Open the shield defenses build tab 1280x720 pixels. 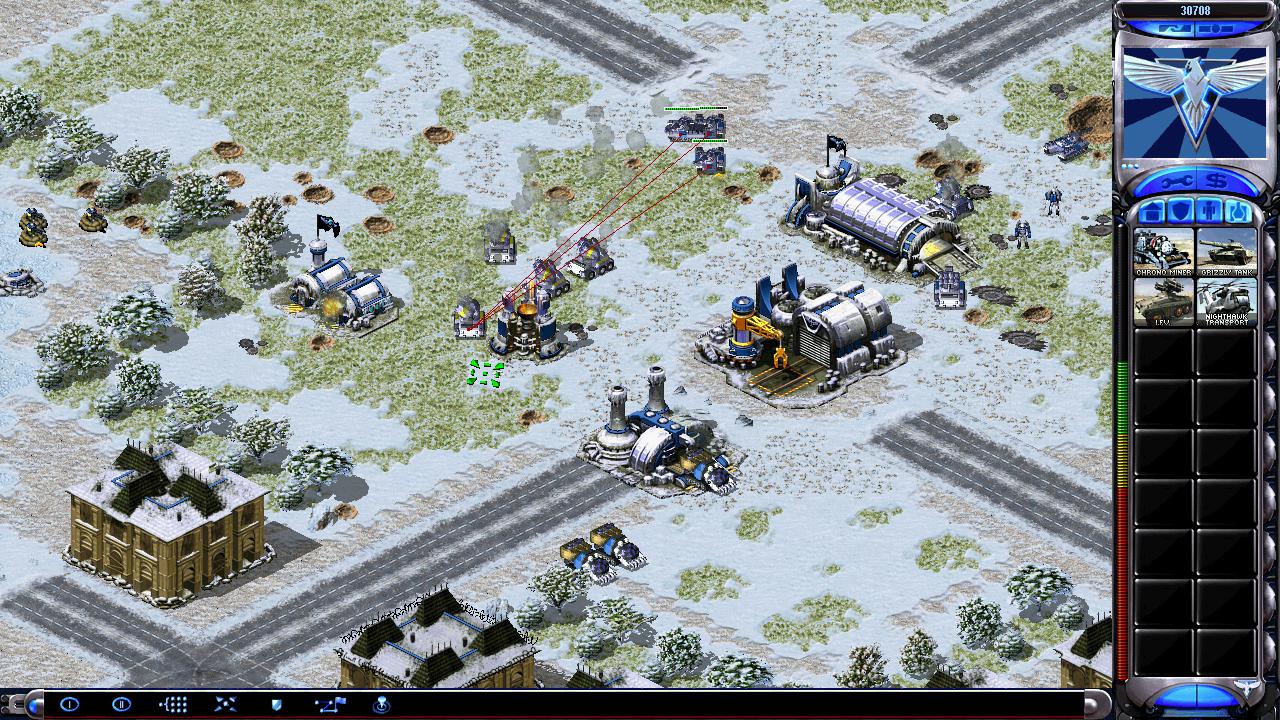tap(1180, 212)
